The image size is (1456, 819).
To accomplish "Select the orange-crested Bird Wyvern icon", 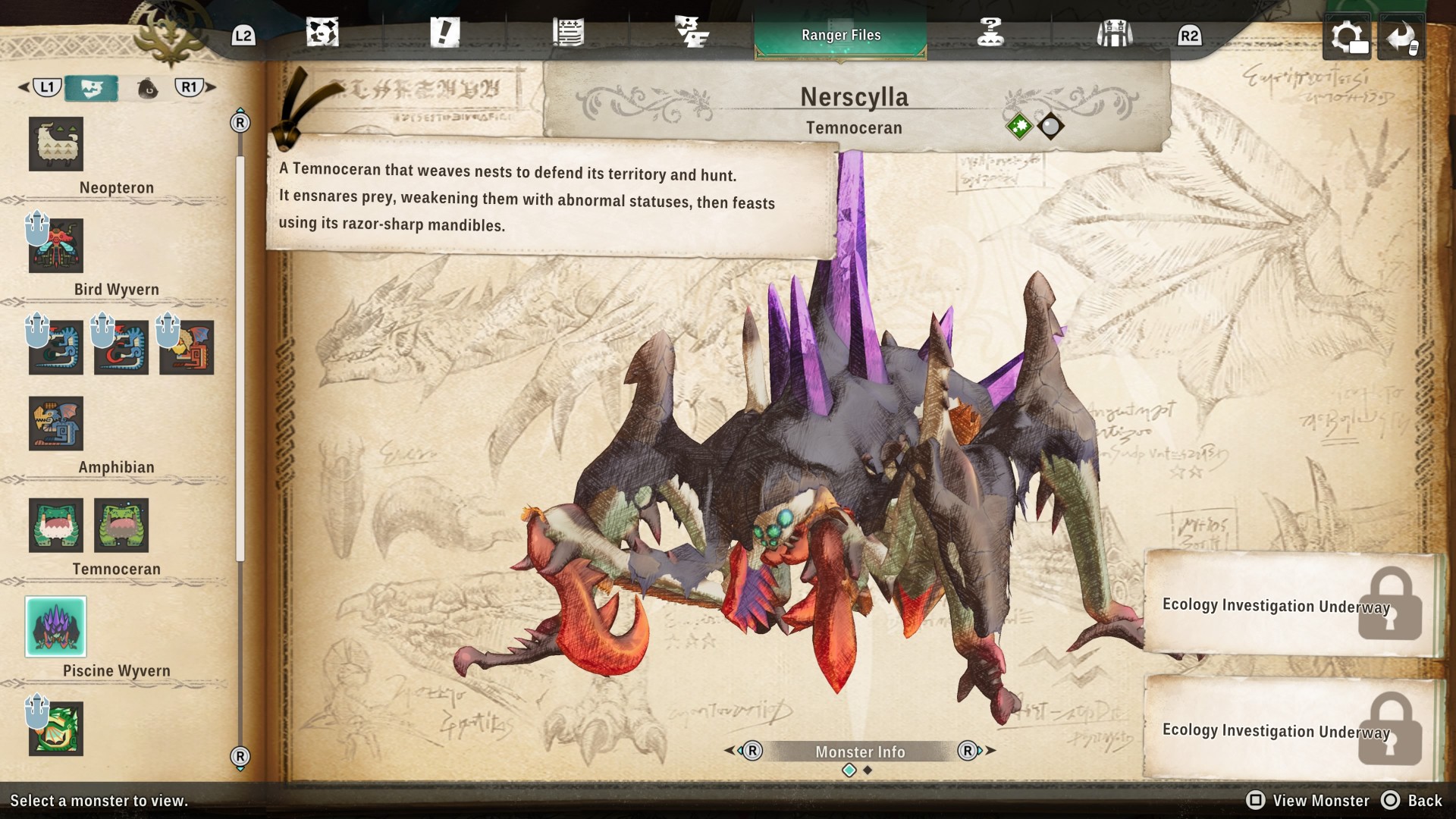I will pyautogui.click(x=187, y=347).
